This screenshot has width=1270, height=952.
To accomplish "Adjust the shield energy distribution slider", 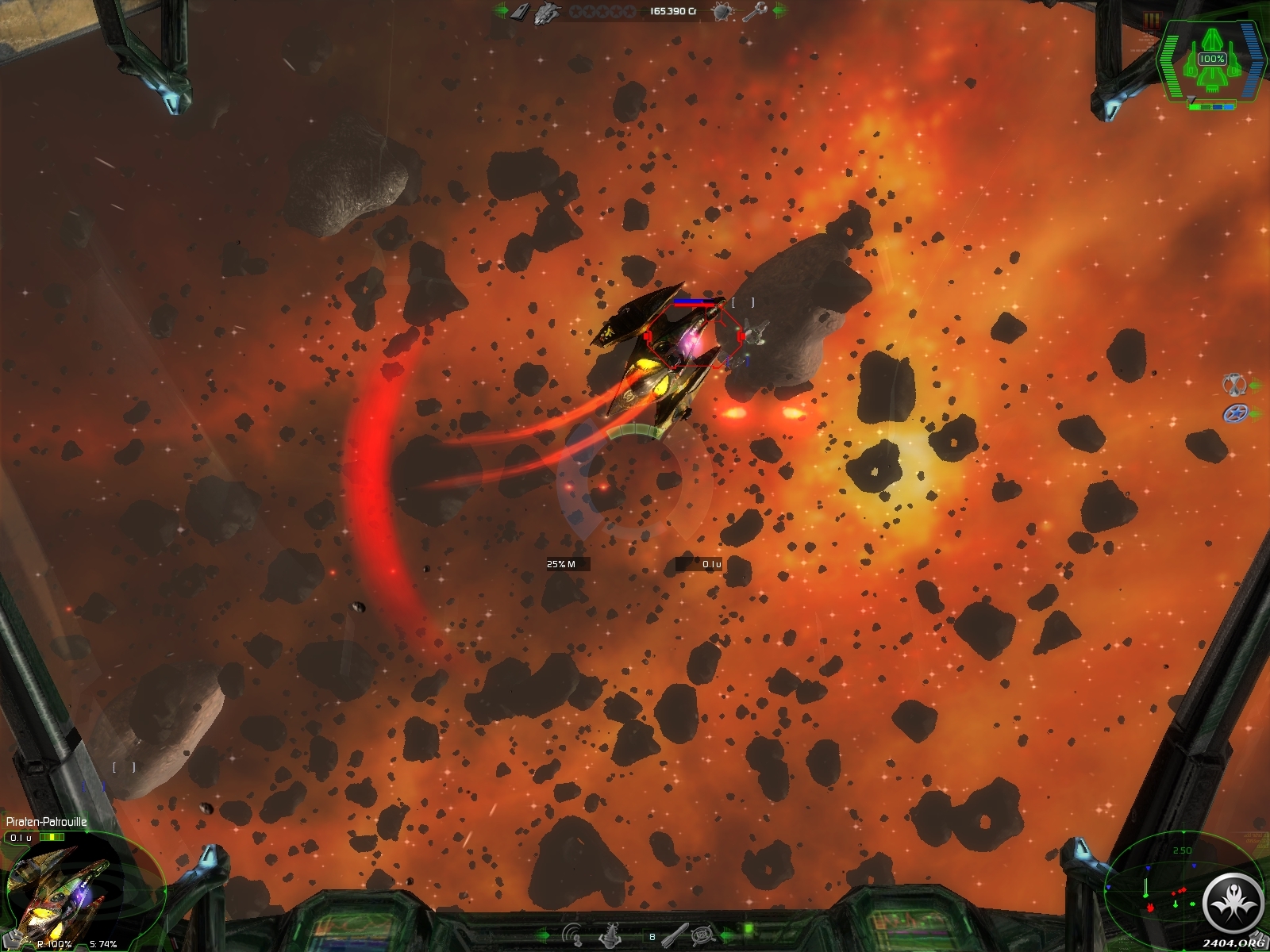I will coord(1212,106).
